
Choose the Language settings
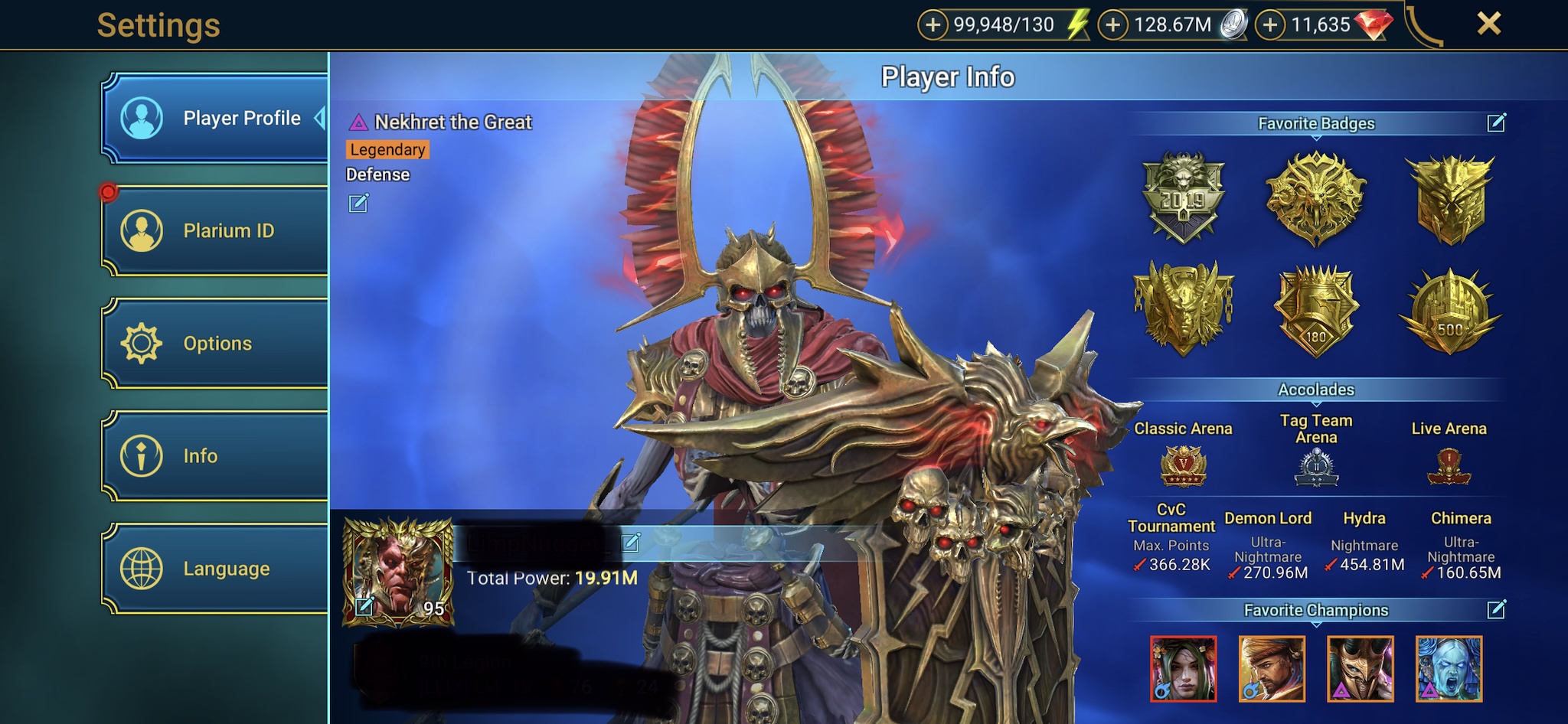click(216, 569)
